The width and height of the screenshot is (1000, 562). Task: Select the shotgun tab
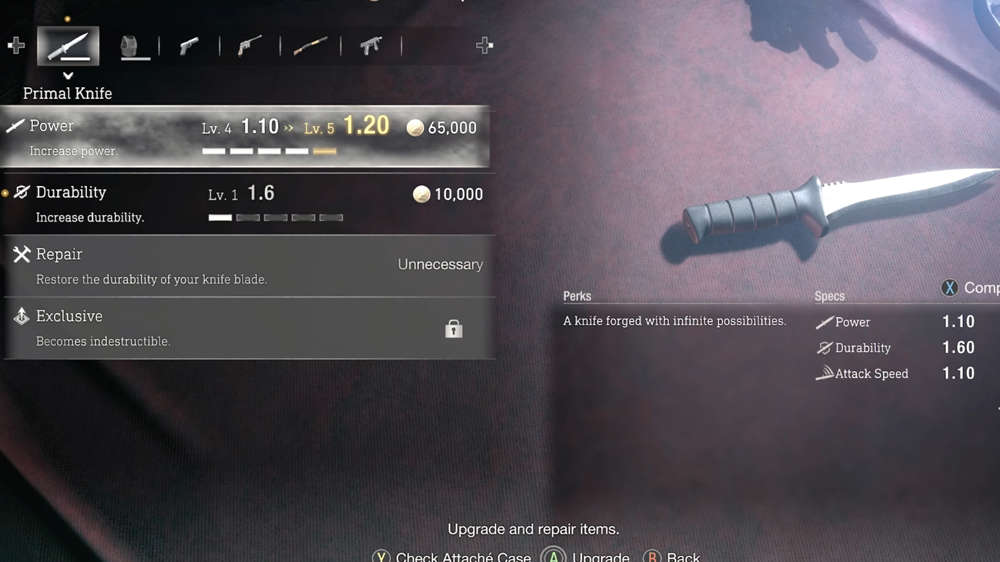(310, 47)
